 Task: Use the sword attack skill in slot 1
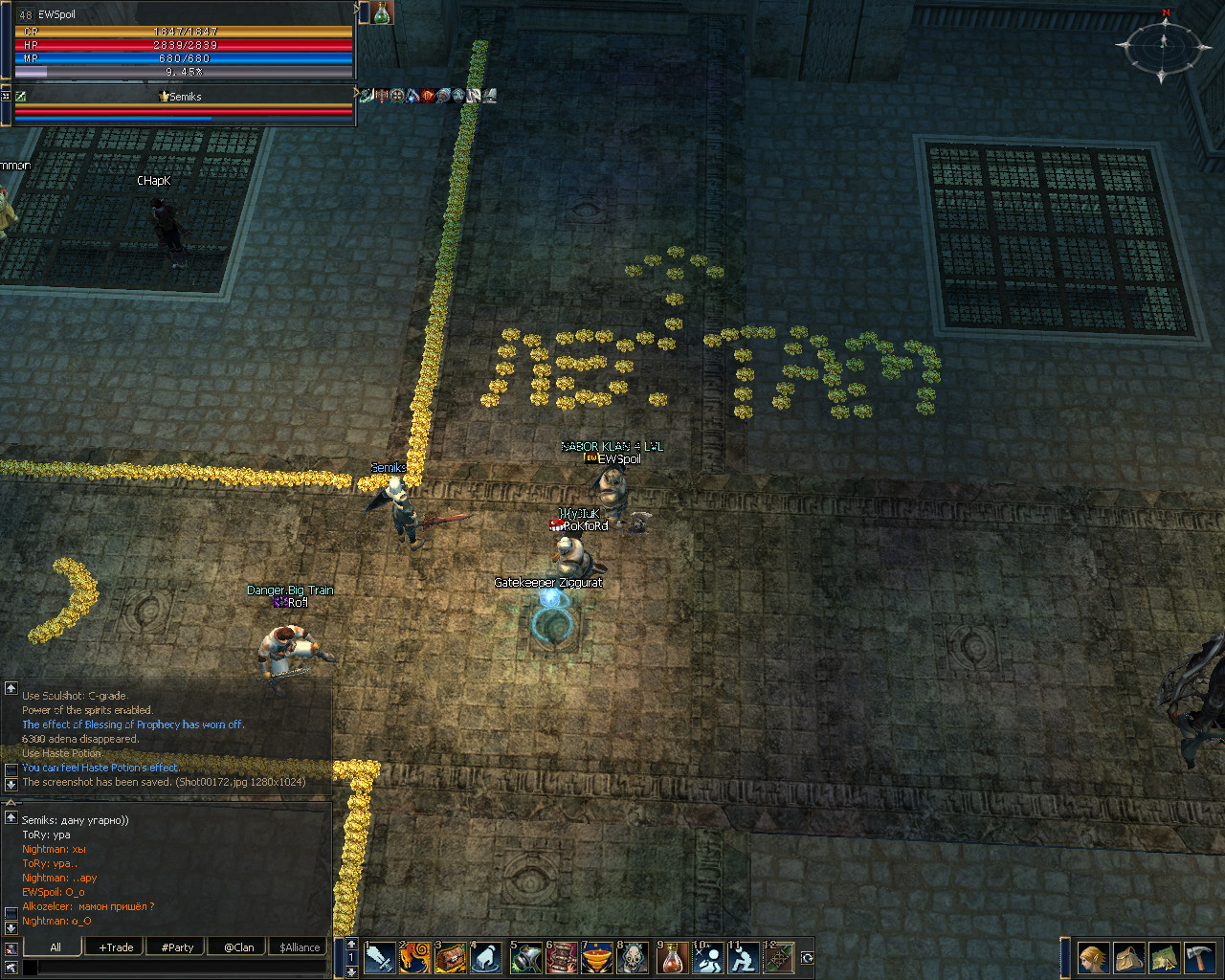point(380,957)
